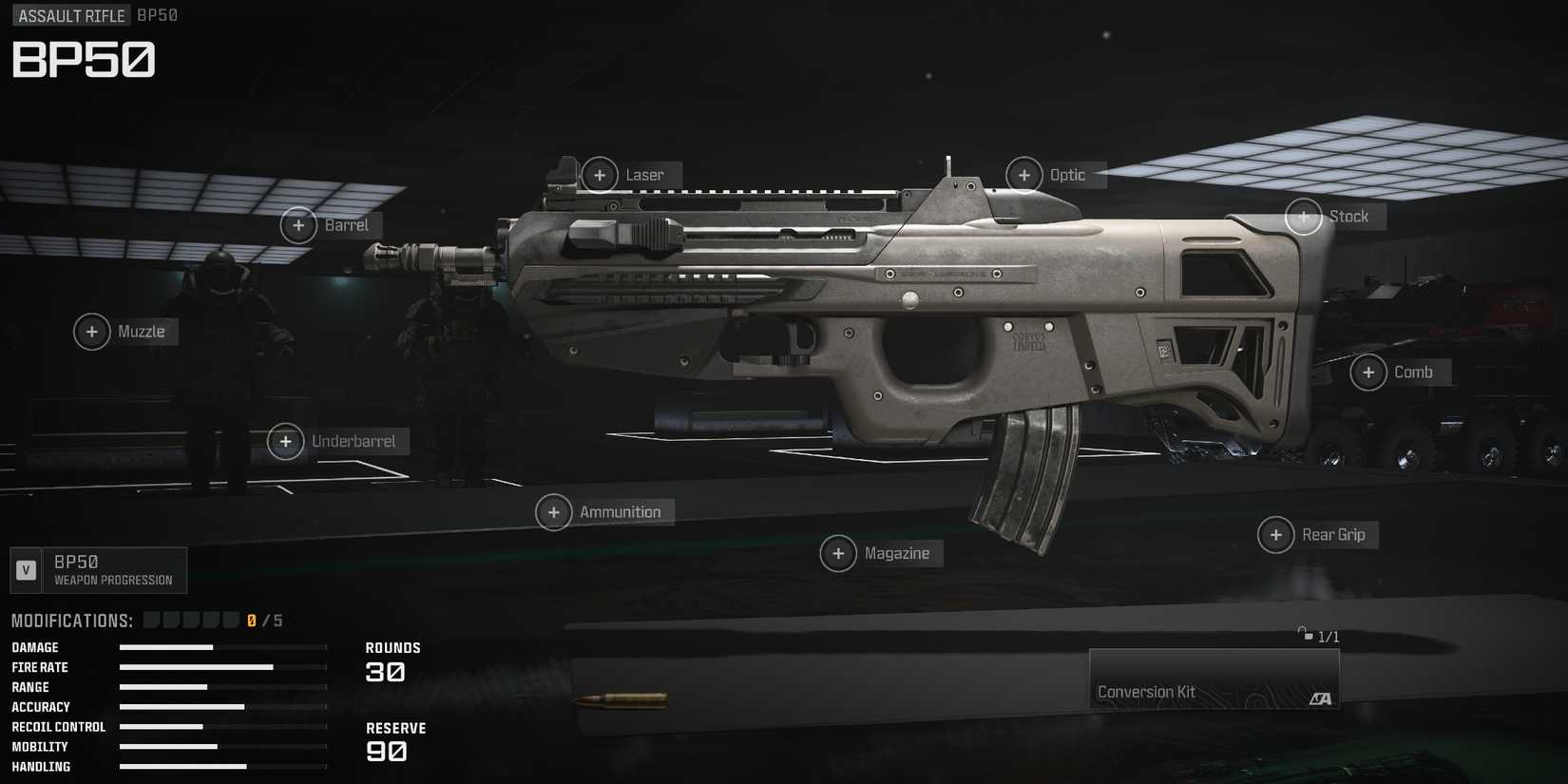This screenshot has height=784, width=1568.
Task: Select the Stock attachment slot
Action: pyautogui.click(x=1303, y=217)
